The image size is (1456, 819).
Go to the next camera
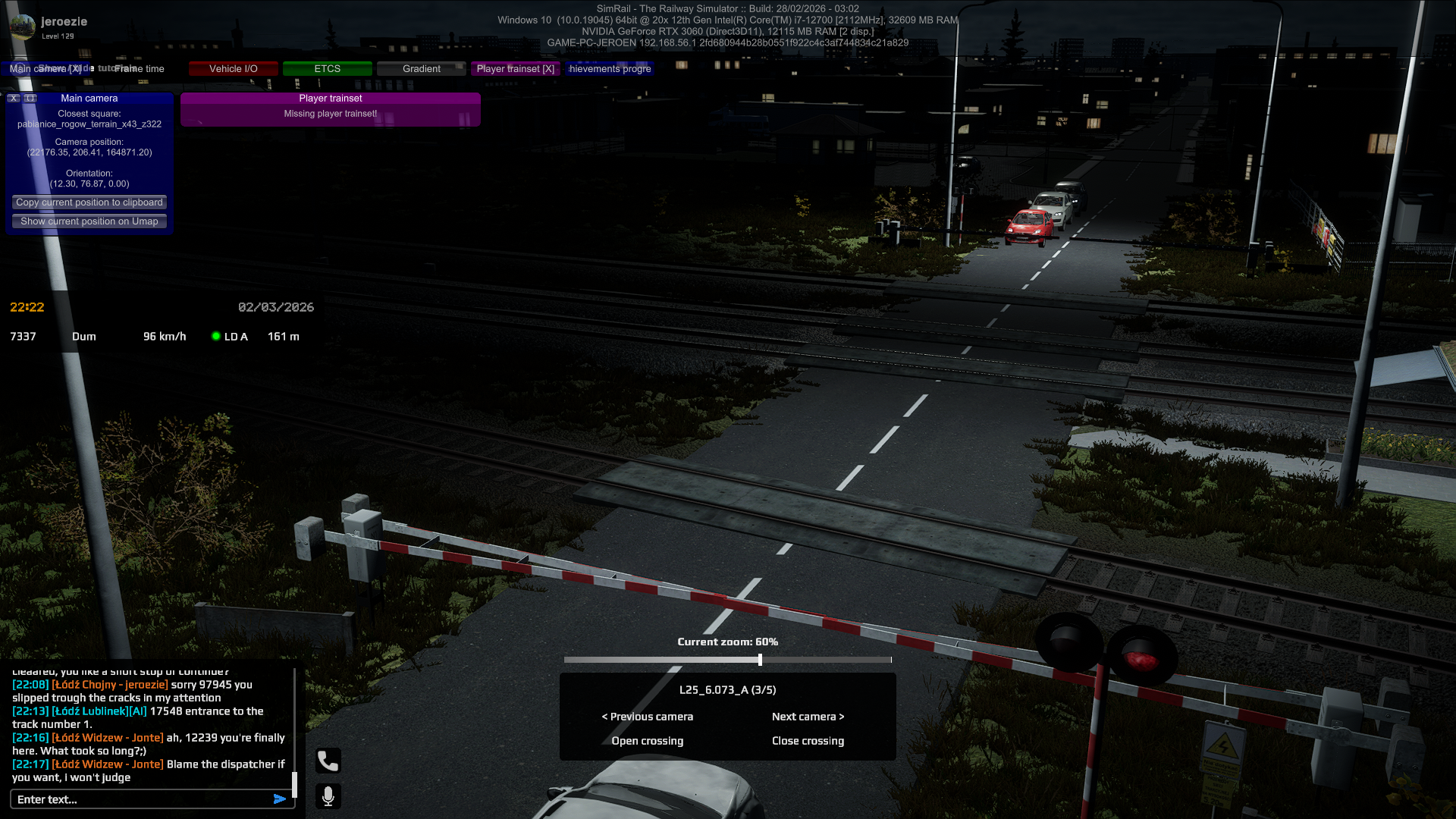pos(808,717)
